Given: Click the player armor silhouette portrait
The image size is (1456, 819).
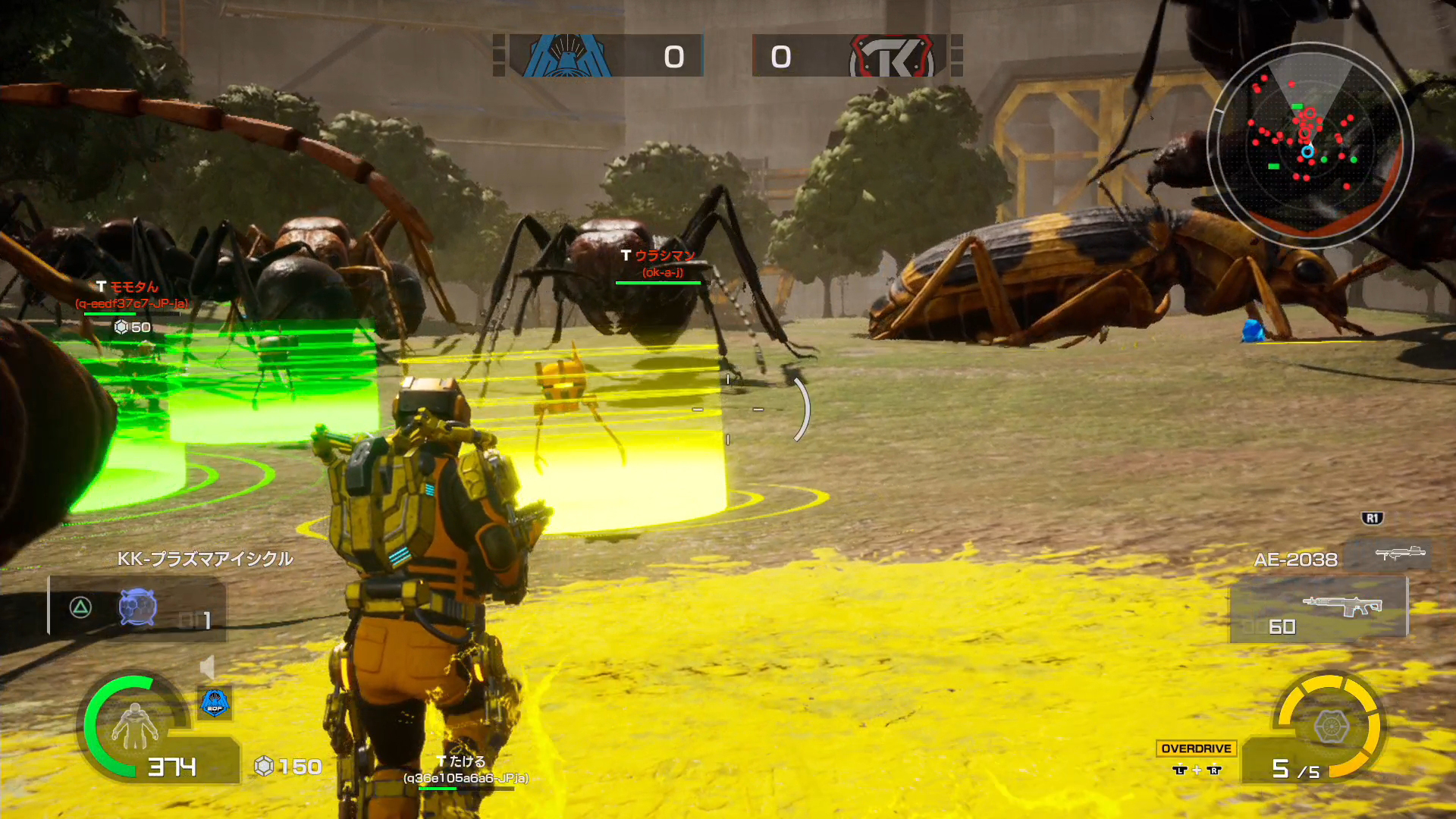Looking at the screenshot, I should click(134, 726).
